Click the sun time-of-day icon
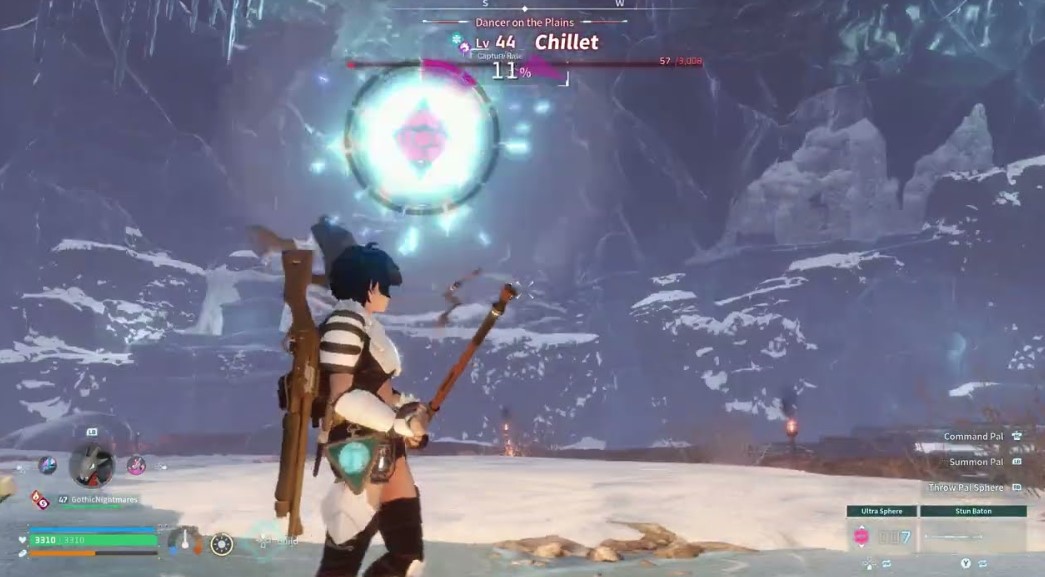This screenshot has height=577, width=1045. (x=221, y=543)
